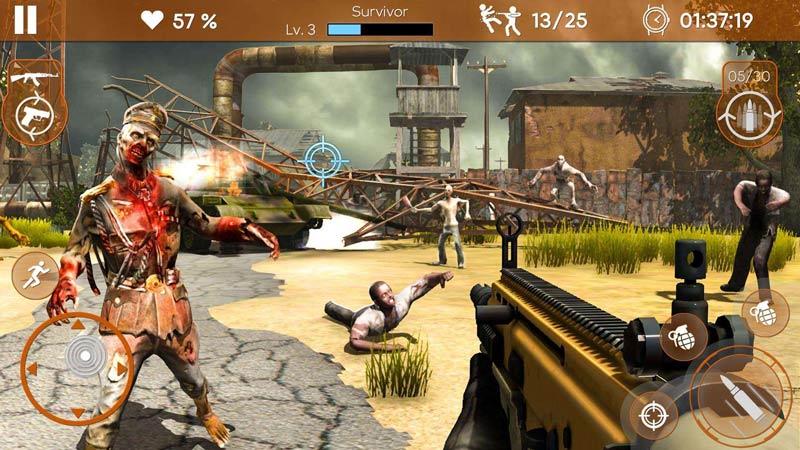Tap the running man sprint button

(x=35, y=274)
